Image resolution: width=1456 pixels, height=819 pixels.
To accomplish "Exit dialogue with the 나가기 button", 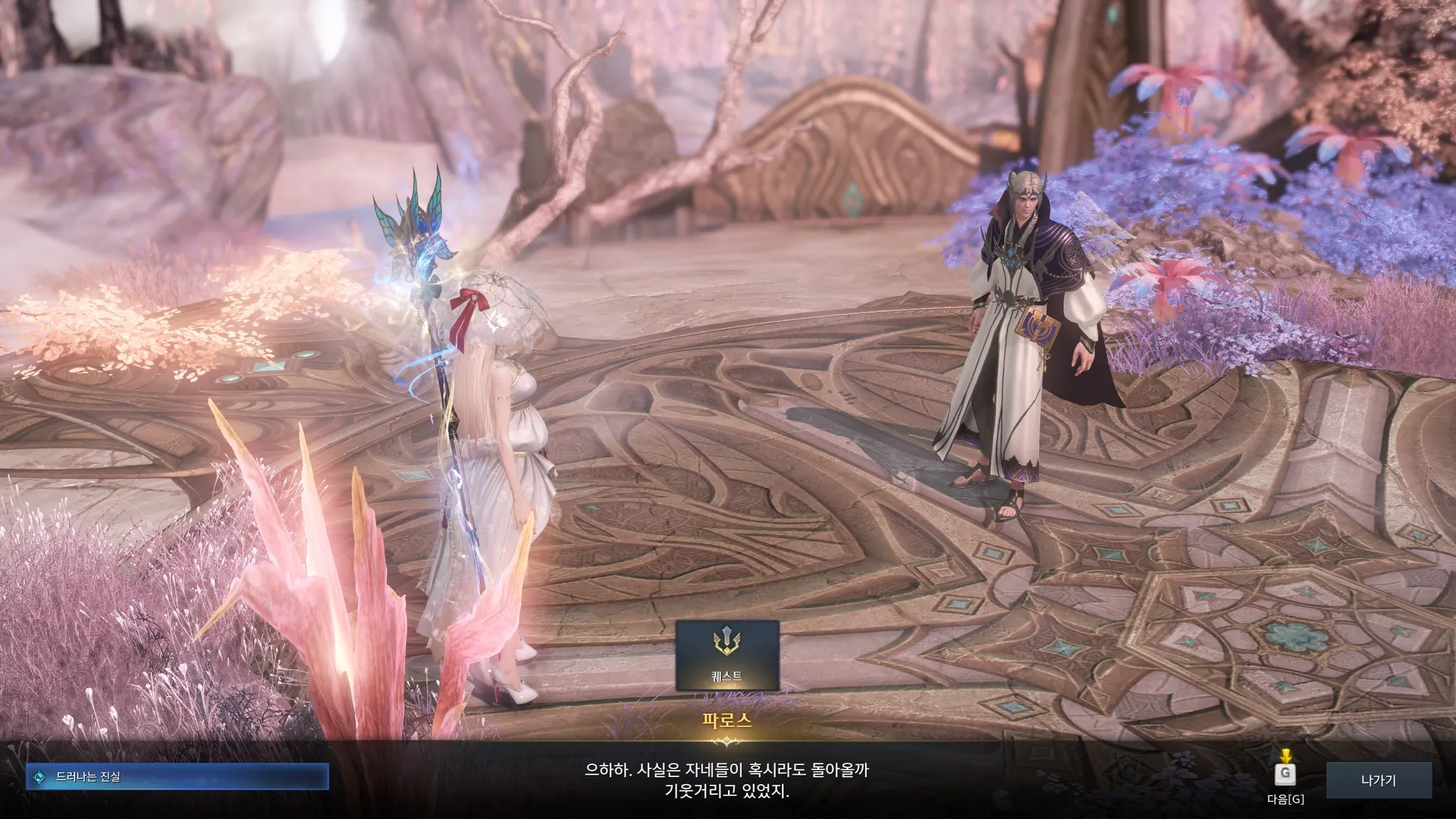I will point(1379,781).
